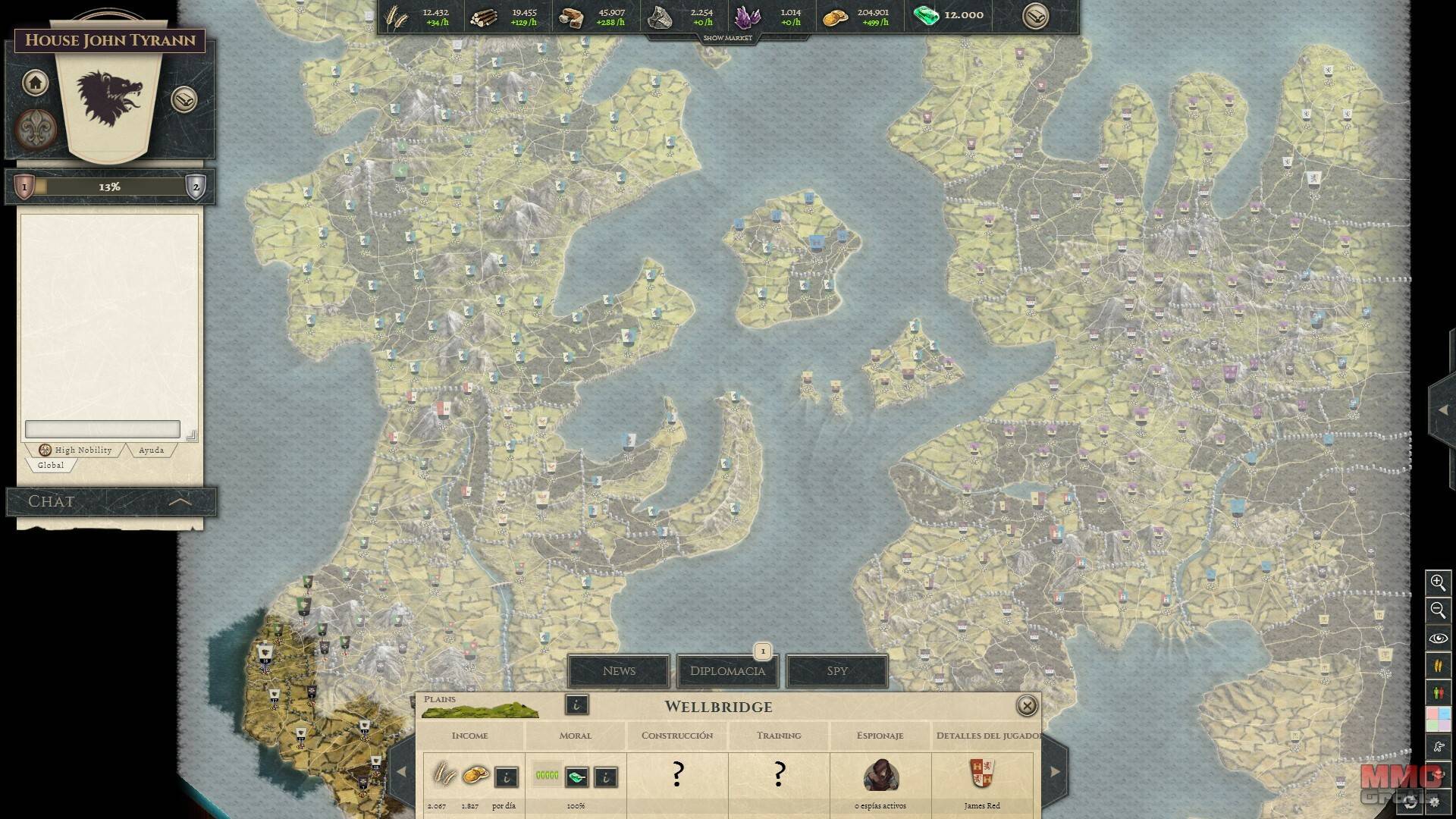
Task: Select the Global chat tab
Action: (51, 465)
